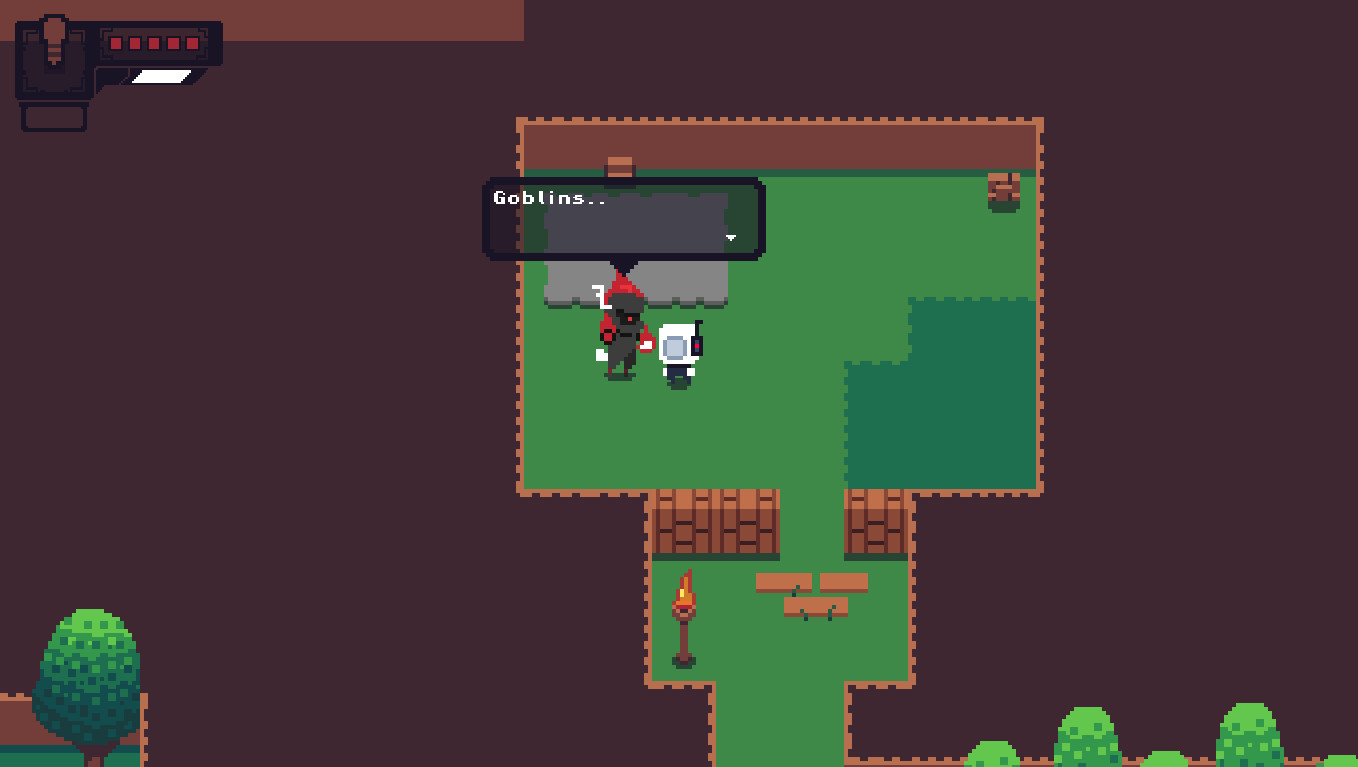Click the torch standing near the benches

687,608
